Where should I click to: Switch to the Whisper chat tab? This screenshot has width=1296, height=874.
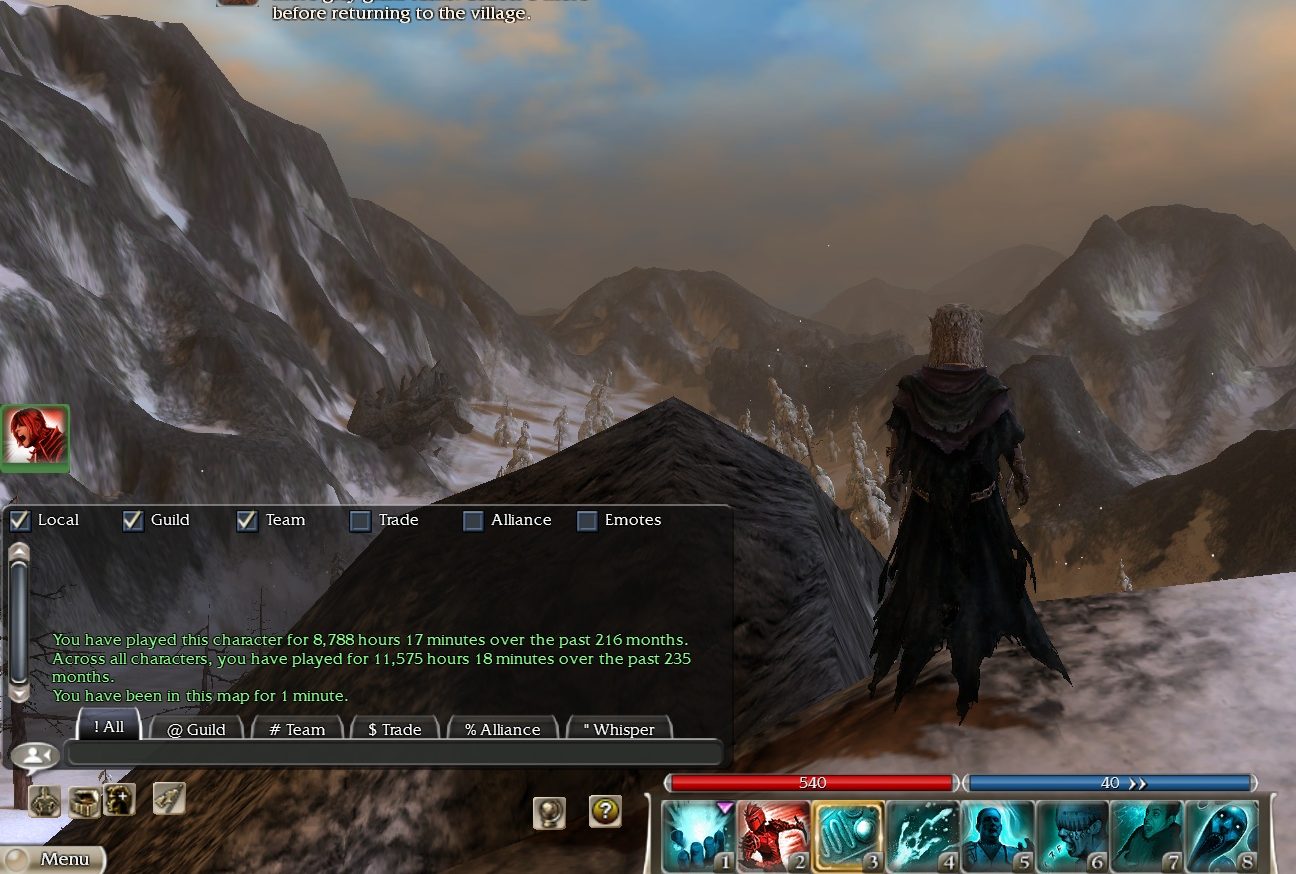tap(618, 729)
